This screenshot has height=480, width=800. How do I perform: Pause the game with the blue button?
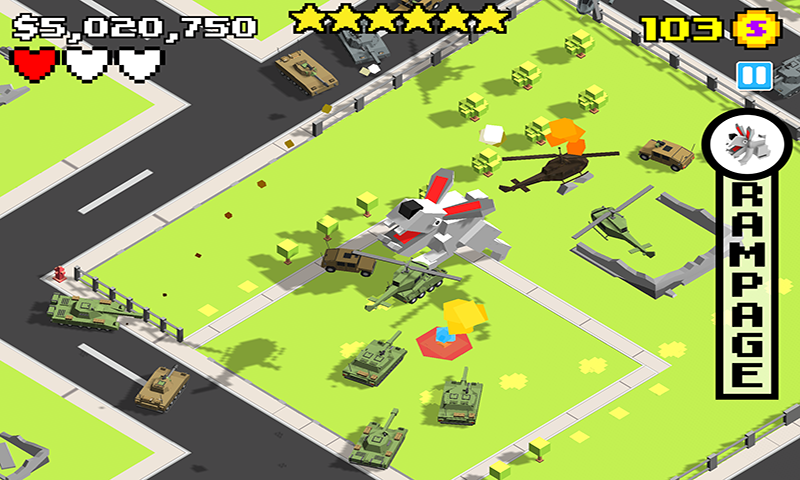point(749,75)
